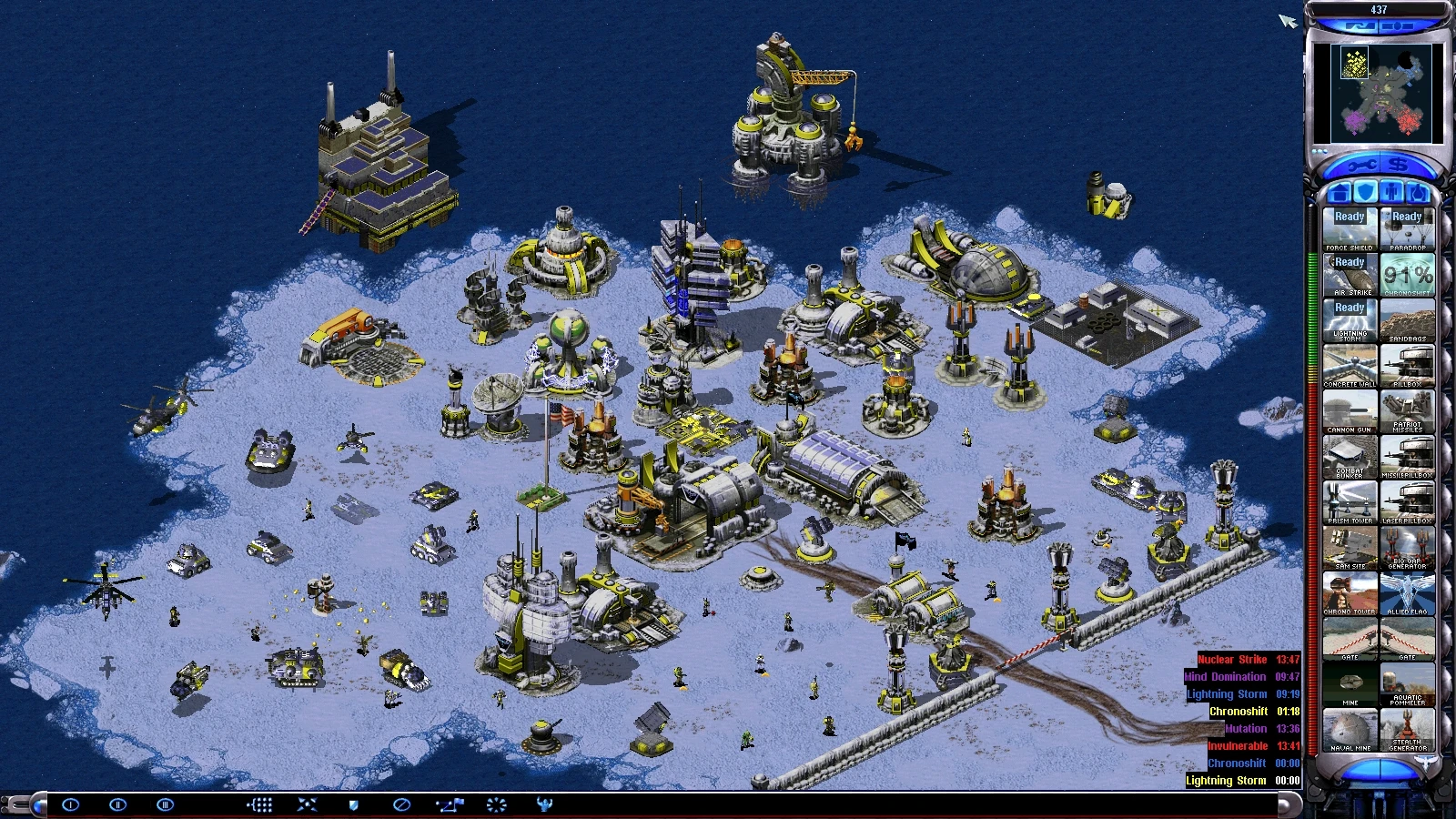Activate the ready Lightning Storm superweapon
This screenshot has width=1456, height=819.
tap(1350, 320)
